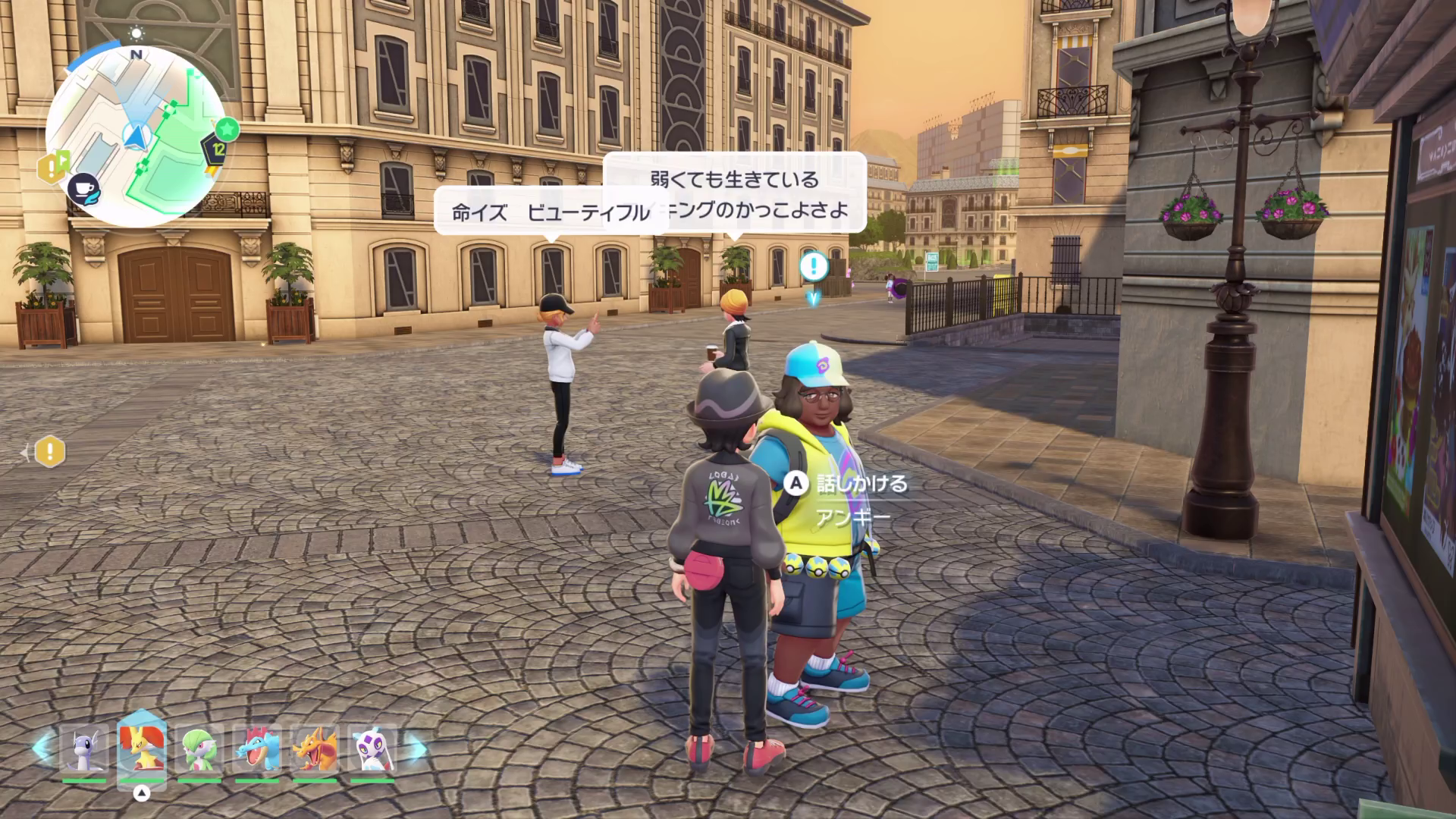Open the circular minimap
The height and width of the screenshot is (819, 1456).
pos(135,136)
